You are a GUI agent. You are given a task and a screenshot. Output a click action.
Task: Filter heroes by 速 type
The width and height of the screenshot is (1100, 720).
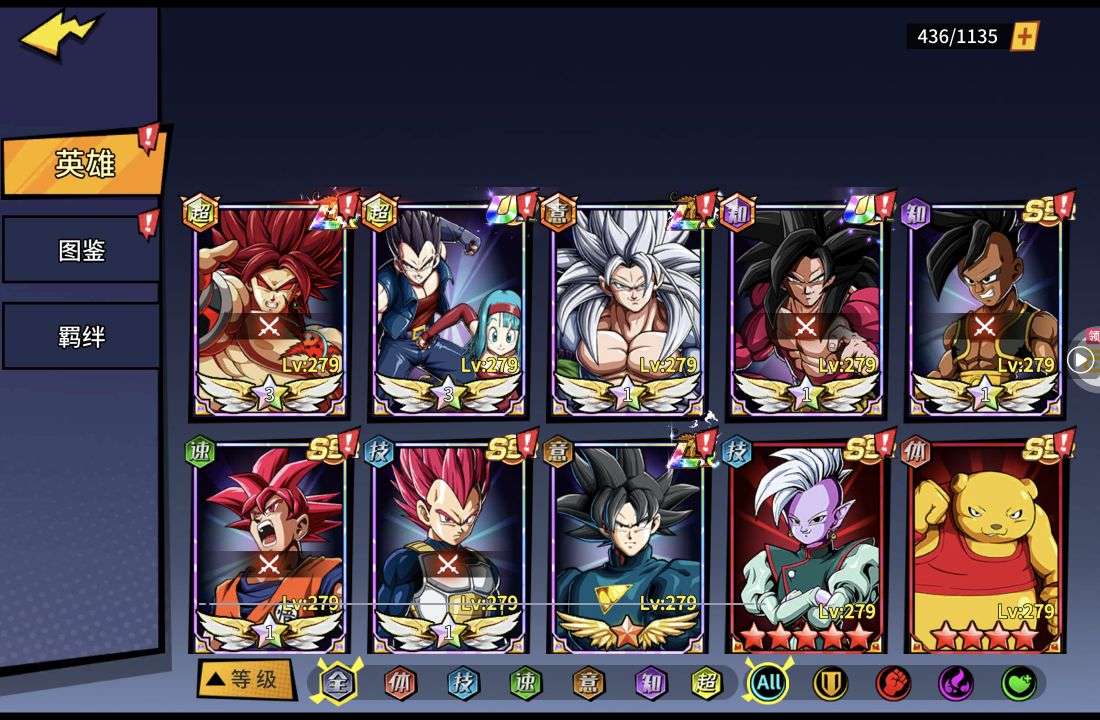click(x=525, y=683)
